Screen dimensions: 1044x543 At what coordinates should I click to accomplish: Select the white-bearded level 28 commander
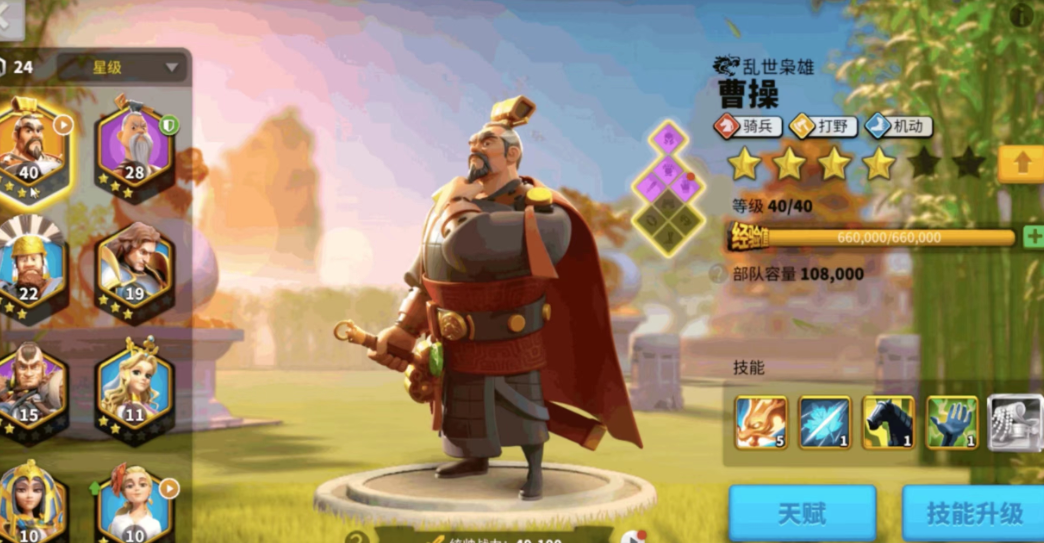tap(134, 148)
